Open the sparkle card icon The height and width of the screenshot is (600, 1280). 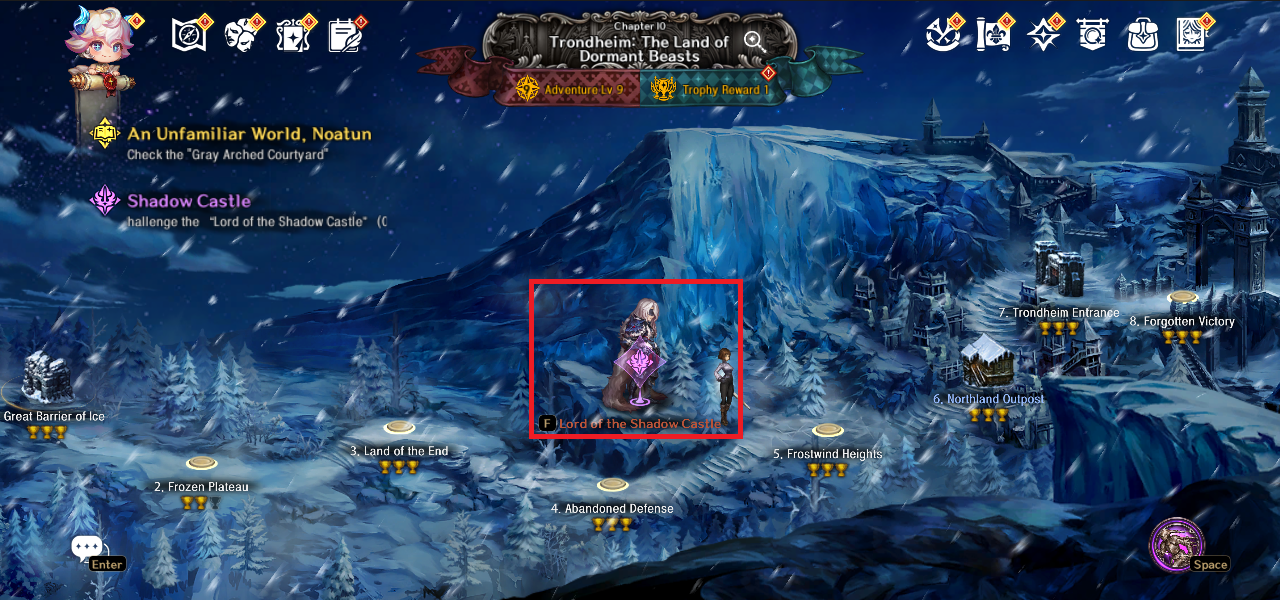click(293, 35)
